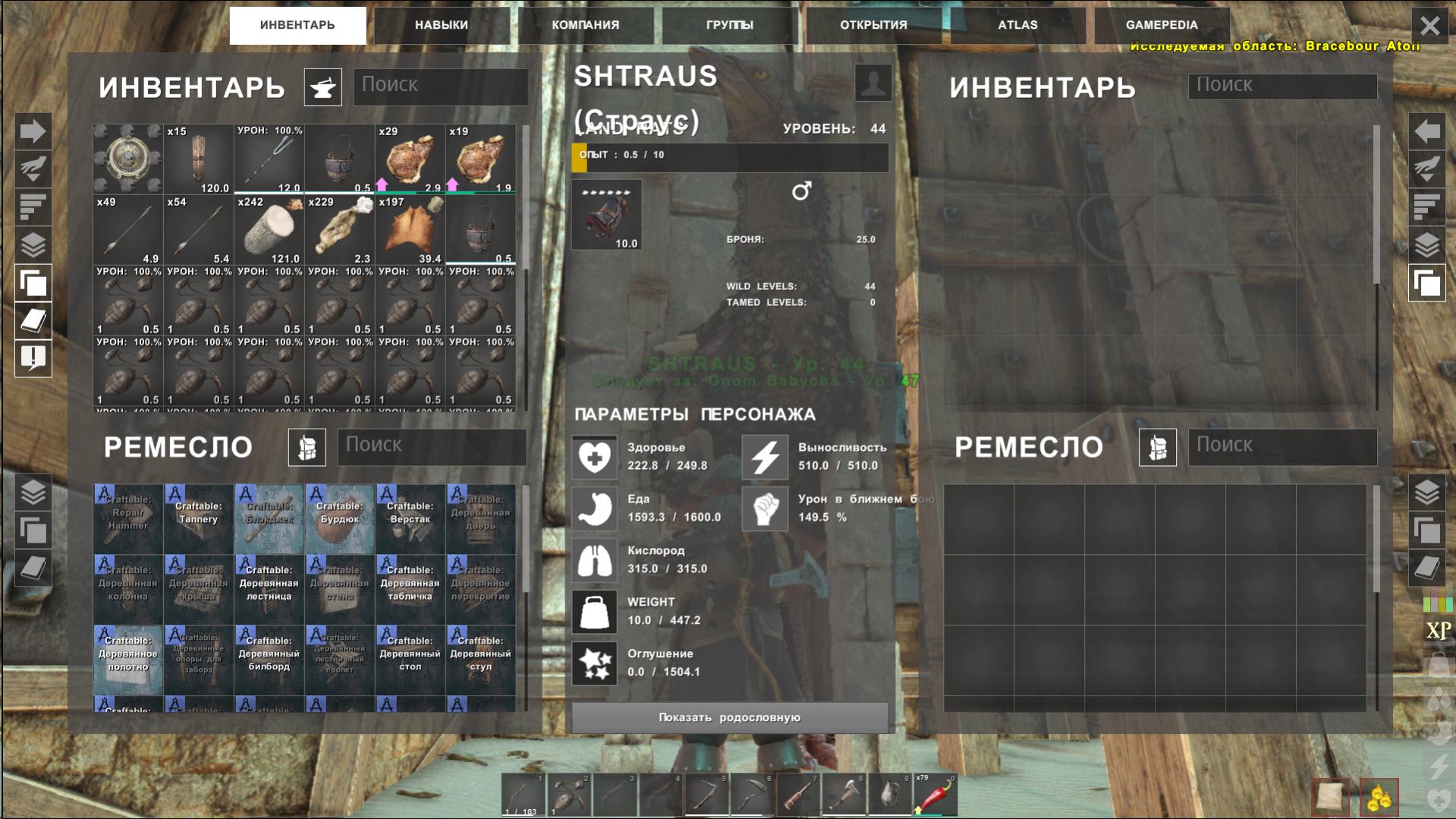Click the equipped saddle slot
This screenshot has height=819, width=1456.
point(606,215)
